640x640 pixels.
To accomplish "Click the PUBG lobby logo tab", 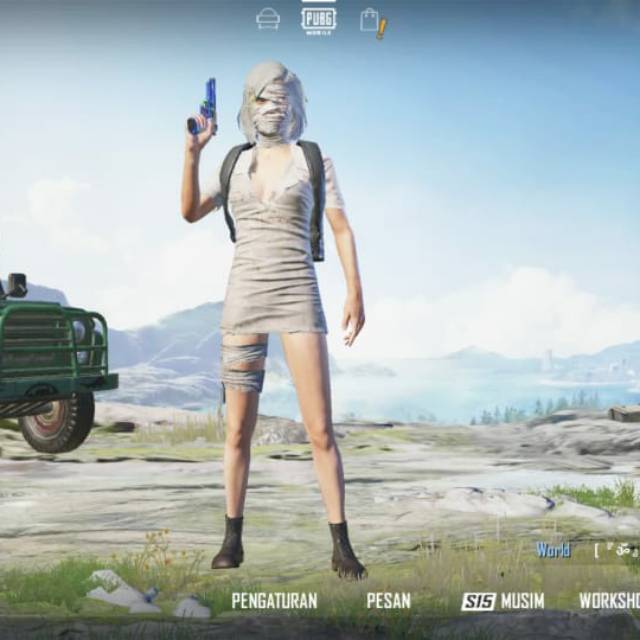I will click(318, 18).
